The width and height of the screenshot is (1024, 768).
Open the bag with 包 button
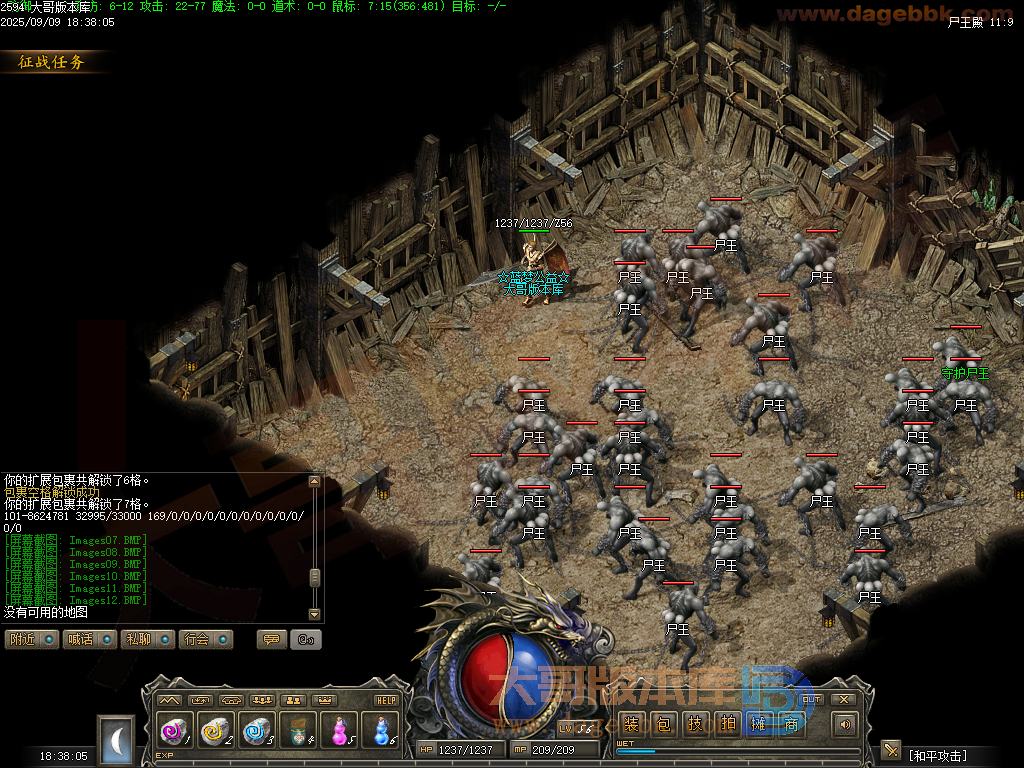point(662,725)
